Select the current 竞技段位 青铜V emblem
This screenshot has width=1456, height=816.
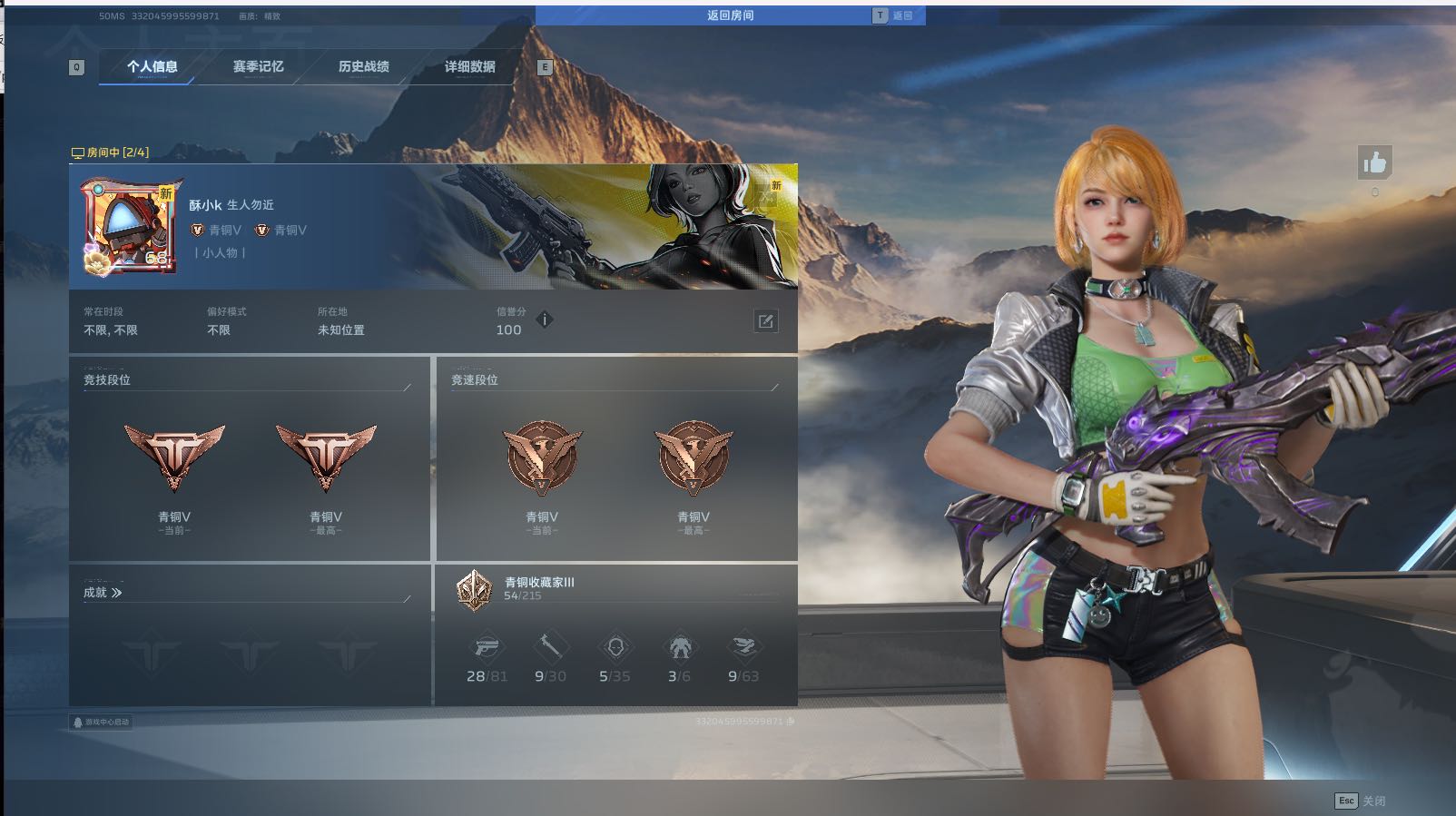pyautogui.click(x=174, y=458)
